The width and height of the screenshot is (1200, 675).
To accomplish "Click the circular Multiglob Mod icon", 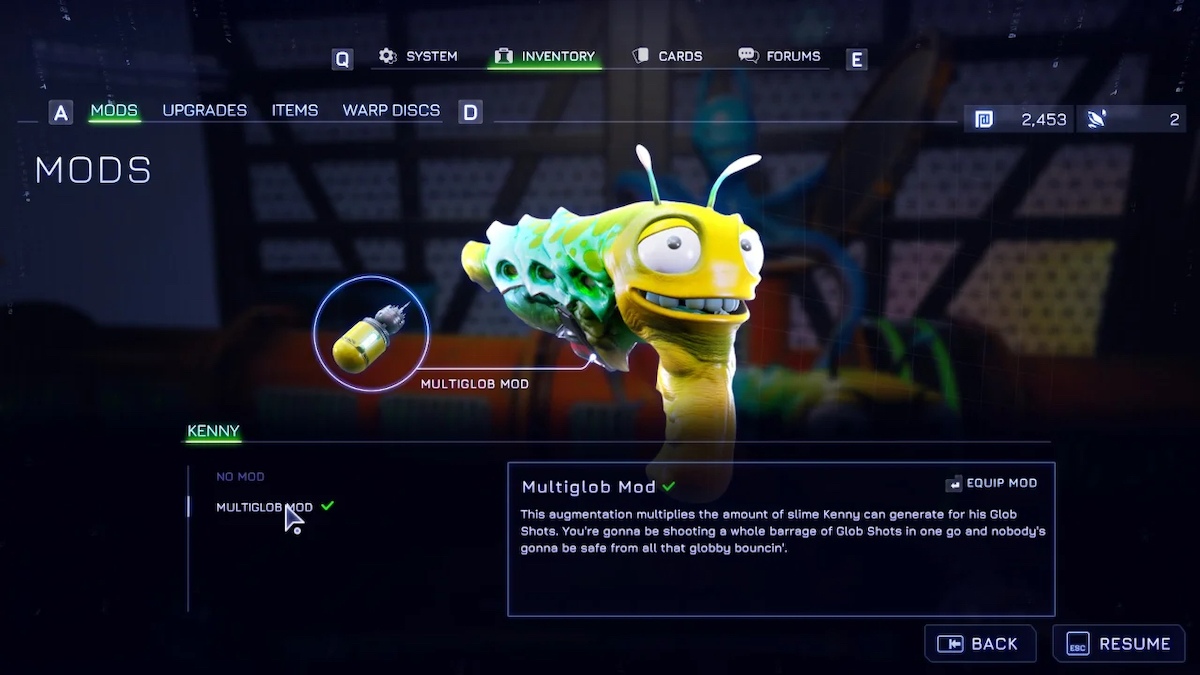I will (x=371, y=334).
